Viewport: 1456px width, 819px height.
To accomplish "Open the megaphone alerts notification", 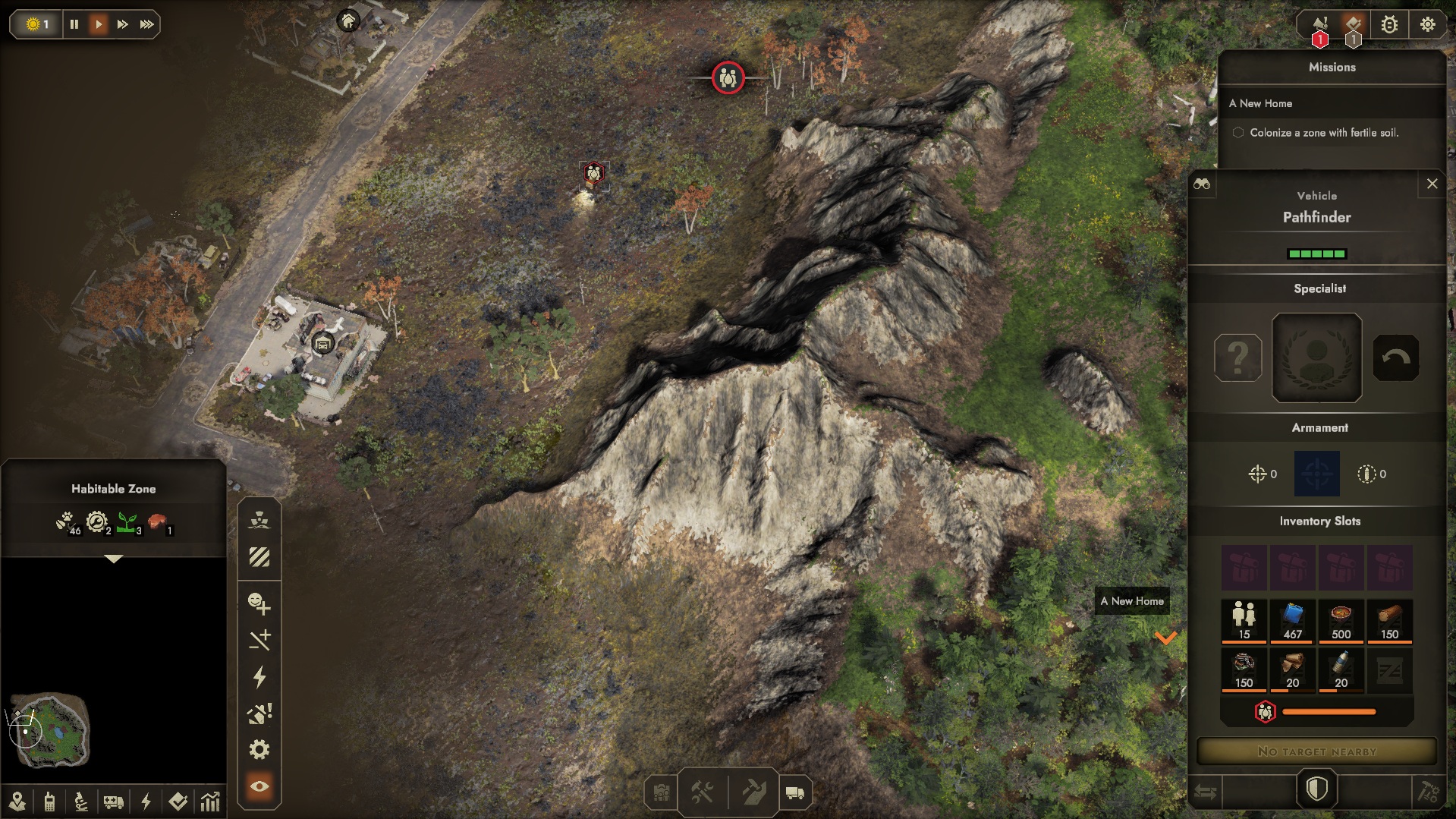I will tap(1320, 25).
